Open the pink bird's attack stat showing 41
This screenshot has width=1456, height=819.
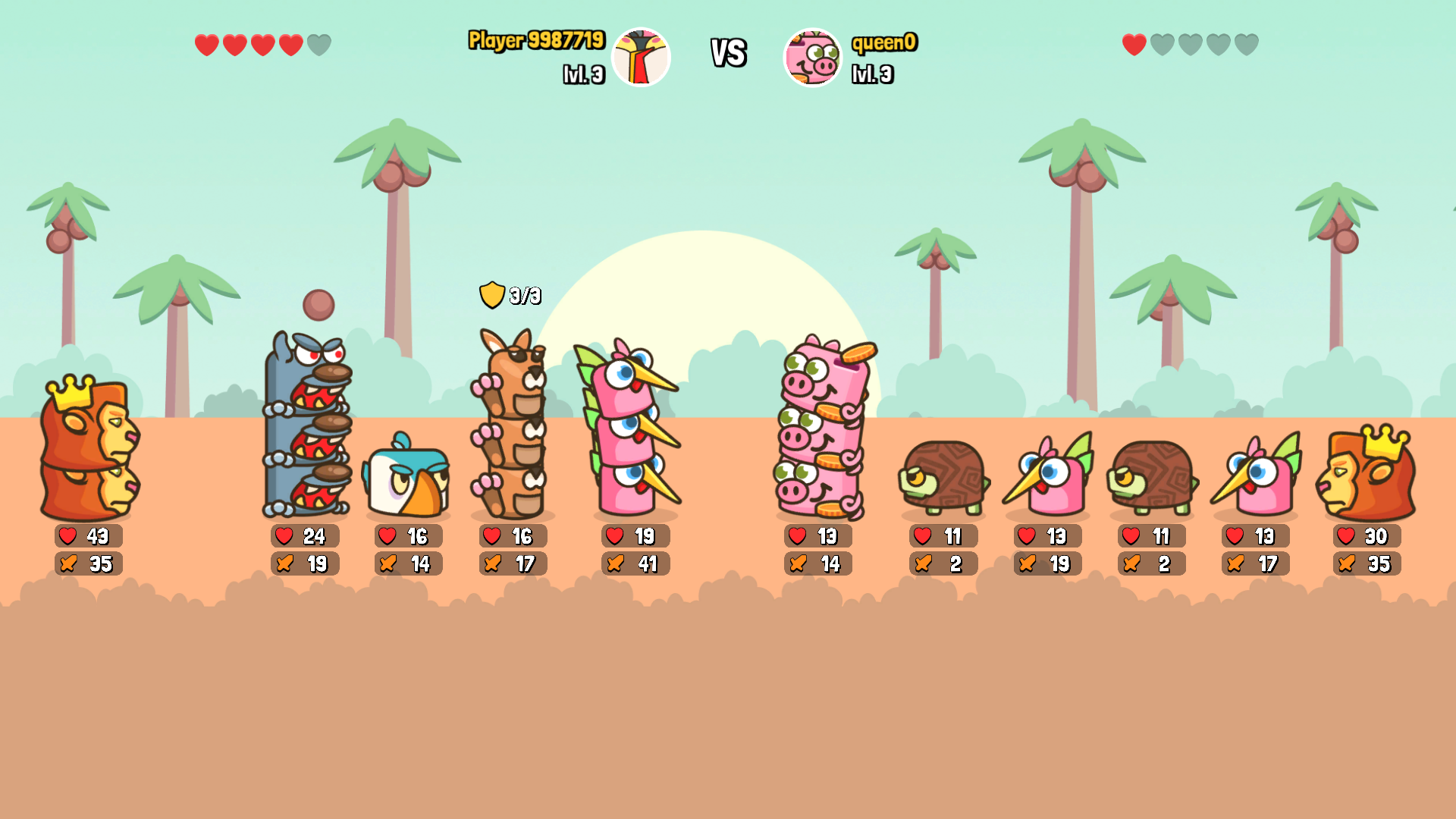click(x=635, y=563)
